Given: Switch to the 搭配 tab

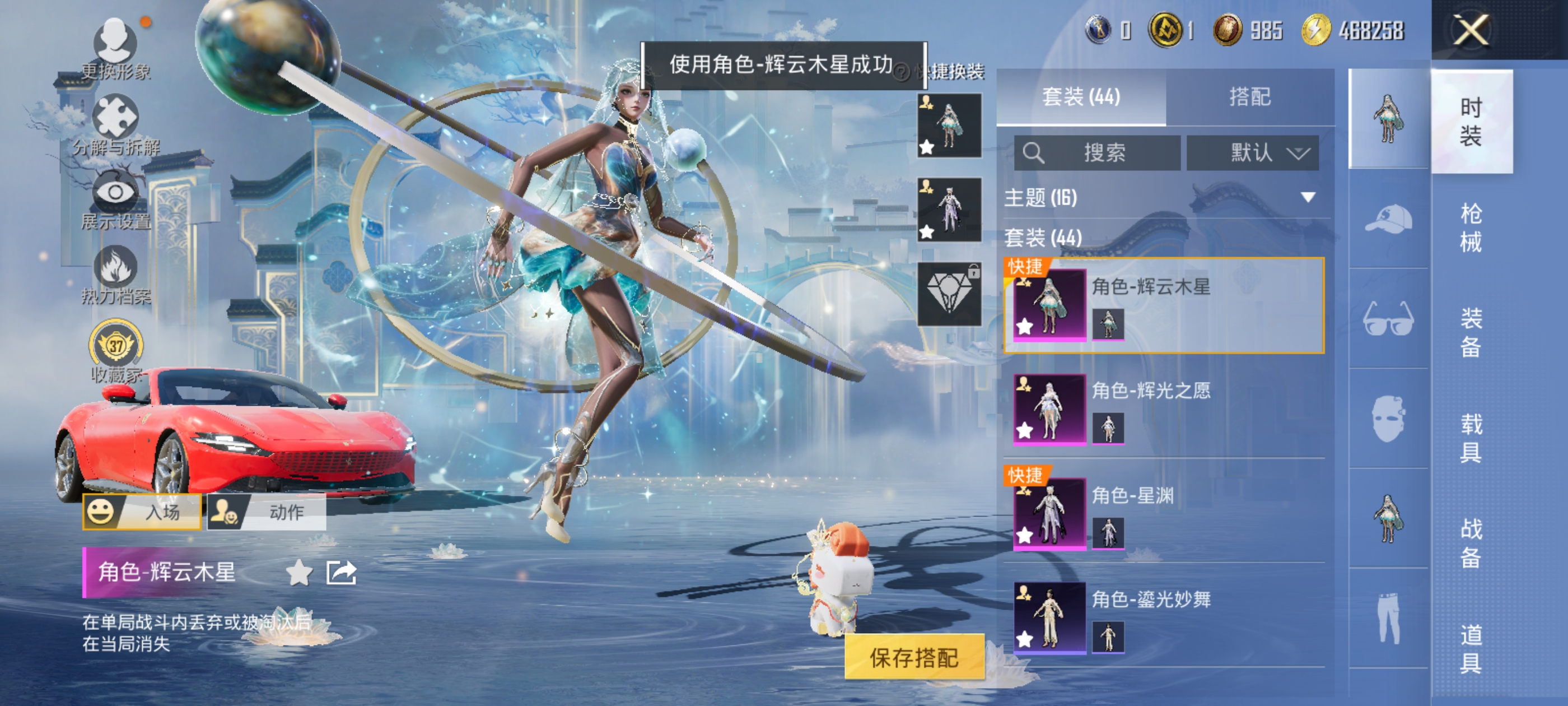Looking at the screenshot, I should [x=1250, y=97].
